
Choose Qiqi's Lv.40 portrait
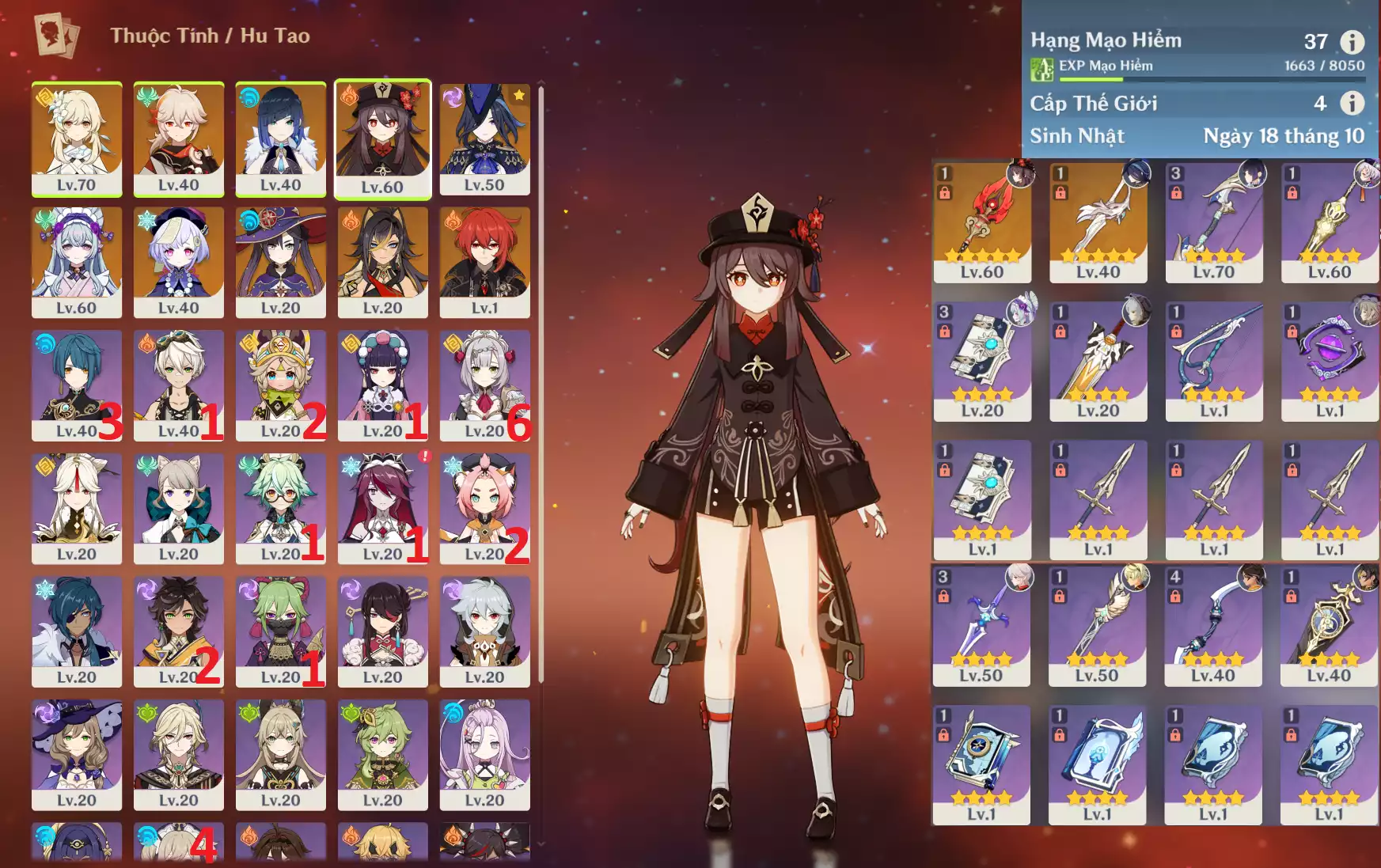(x=179, y=262)
